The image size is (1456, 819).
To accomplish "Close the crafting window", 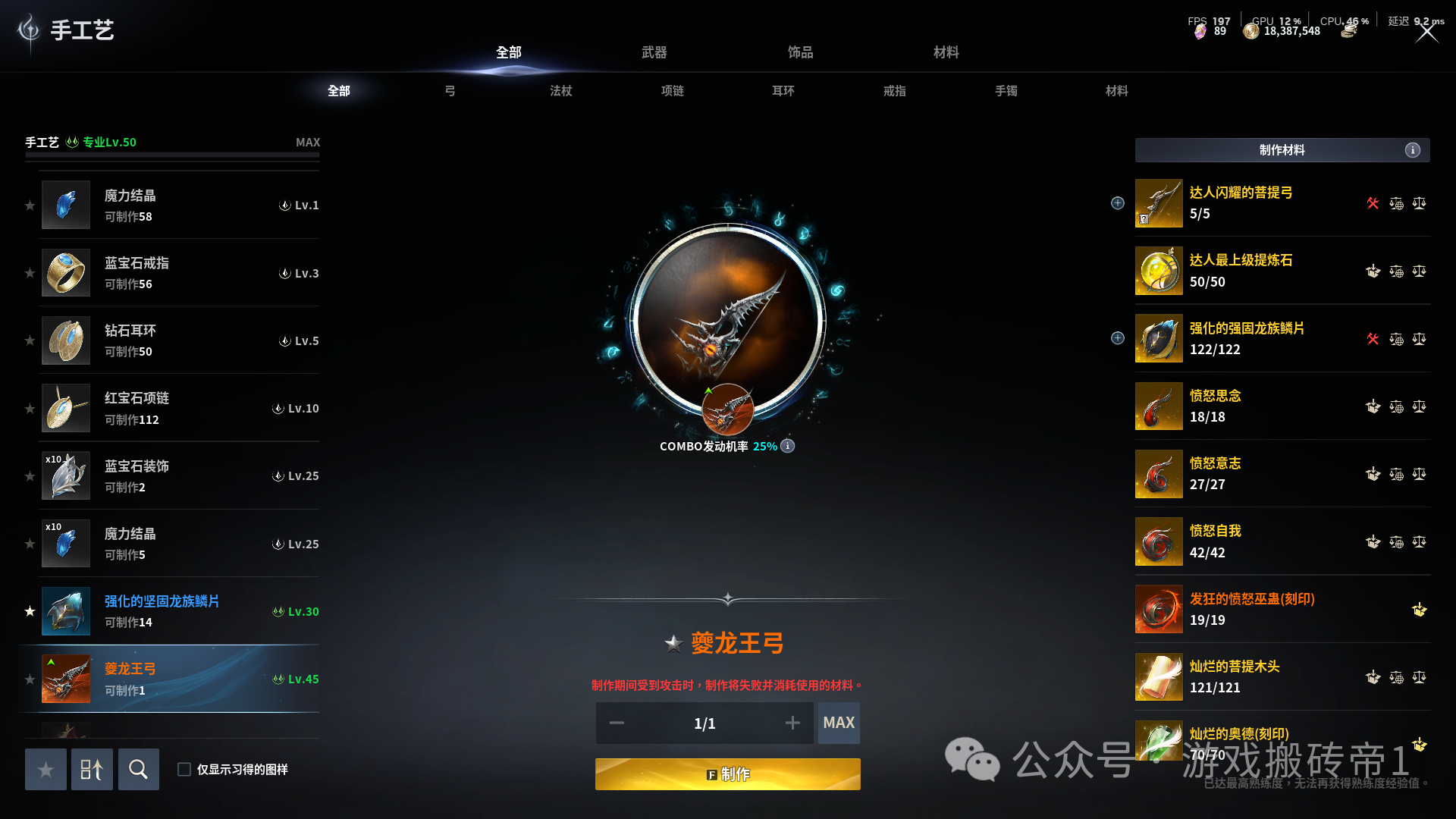I will coord(1426,33).
